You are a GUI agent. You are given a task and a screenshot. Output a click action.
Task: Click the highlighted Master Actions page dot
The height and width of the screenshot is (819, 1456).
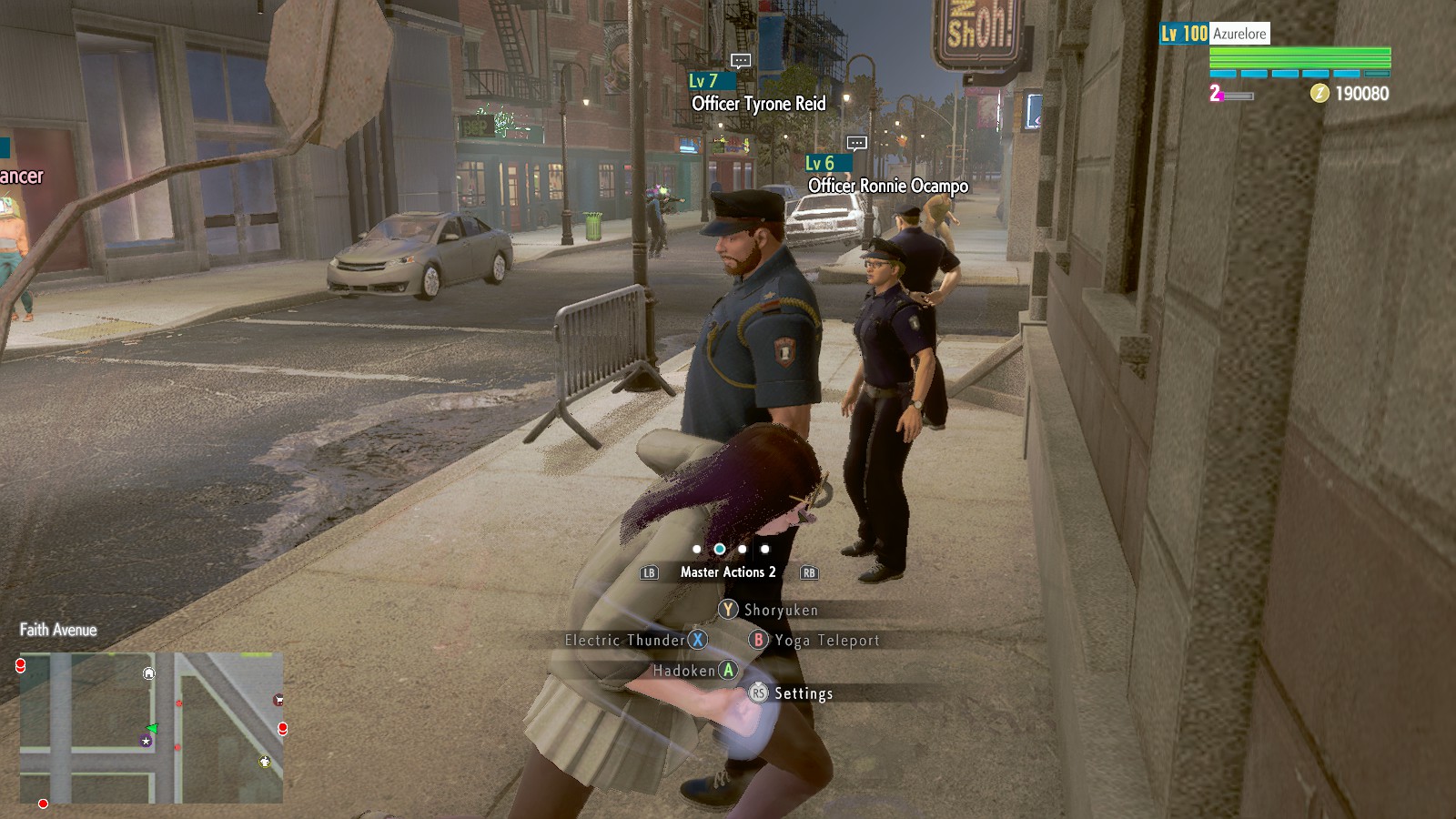click(x=720, y=549)
